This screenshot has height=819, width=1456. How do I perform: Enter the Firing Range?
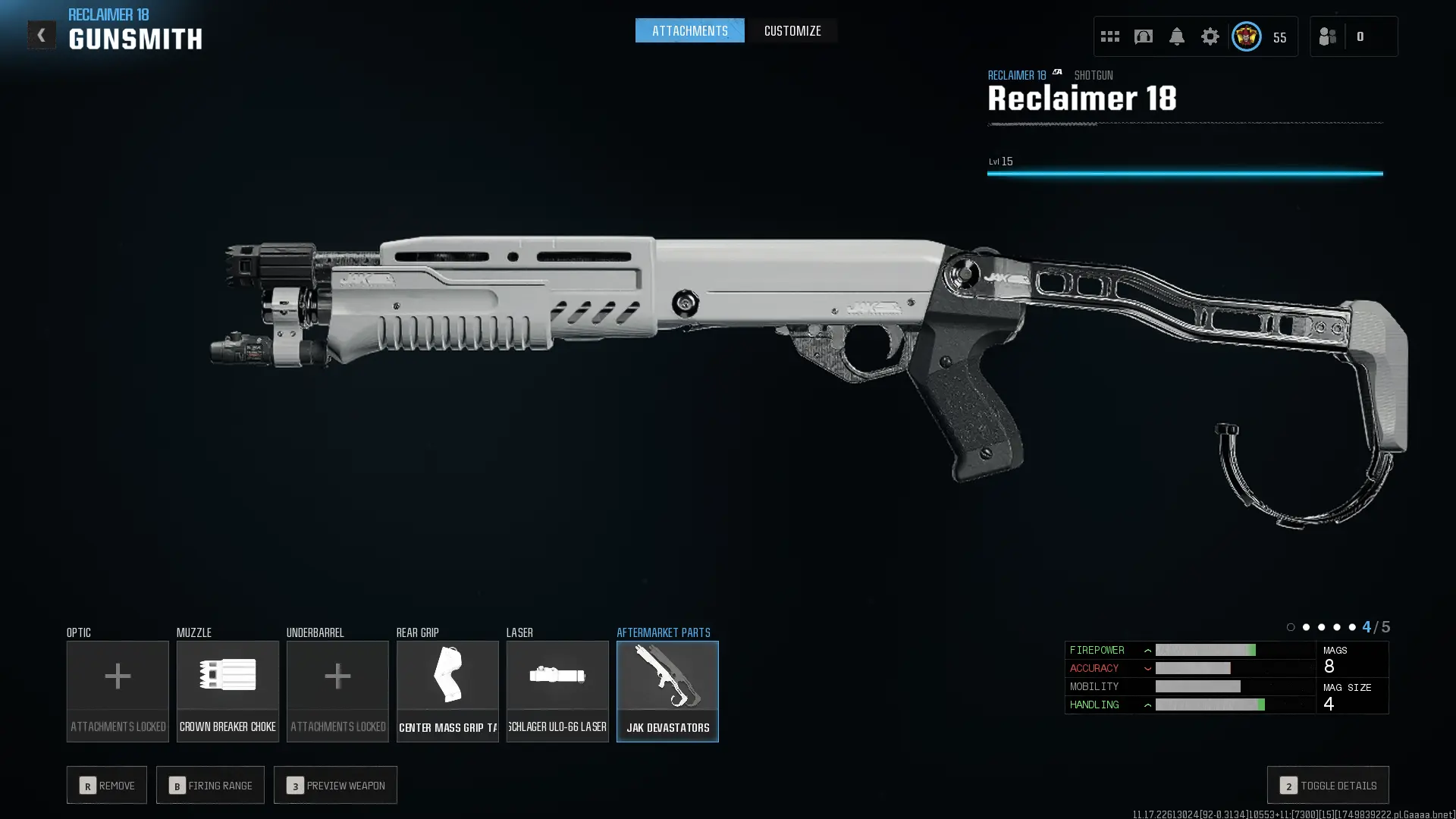click(210, 785)
